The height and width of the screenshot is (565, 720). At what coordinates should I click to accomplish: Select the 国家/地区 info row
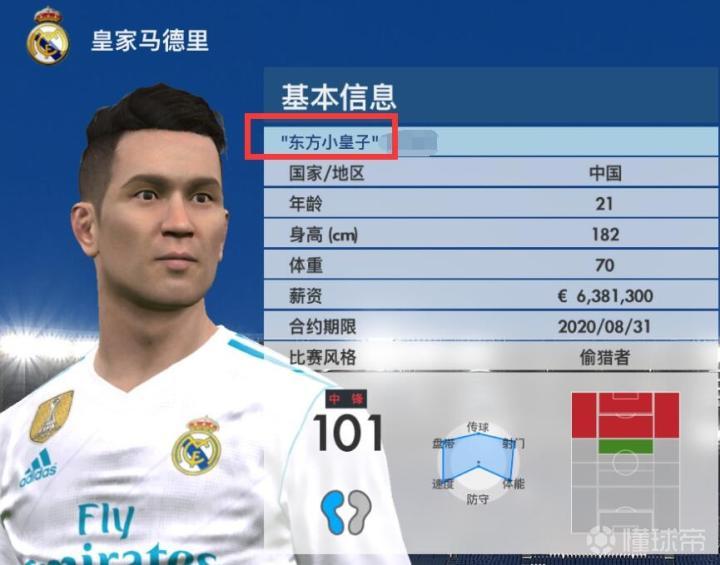(x=490, y=173)
